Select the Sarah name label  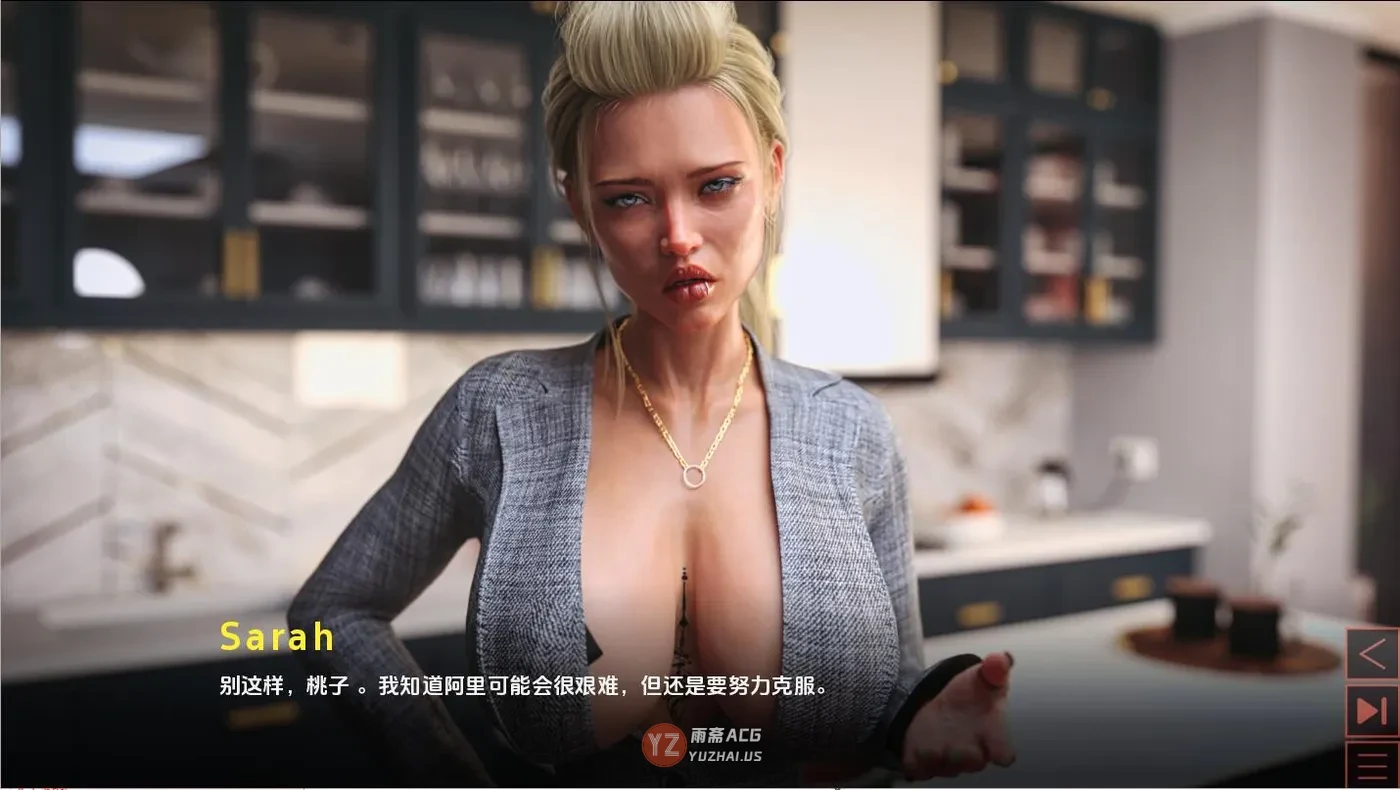click(x=277, y=636)
